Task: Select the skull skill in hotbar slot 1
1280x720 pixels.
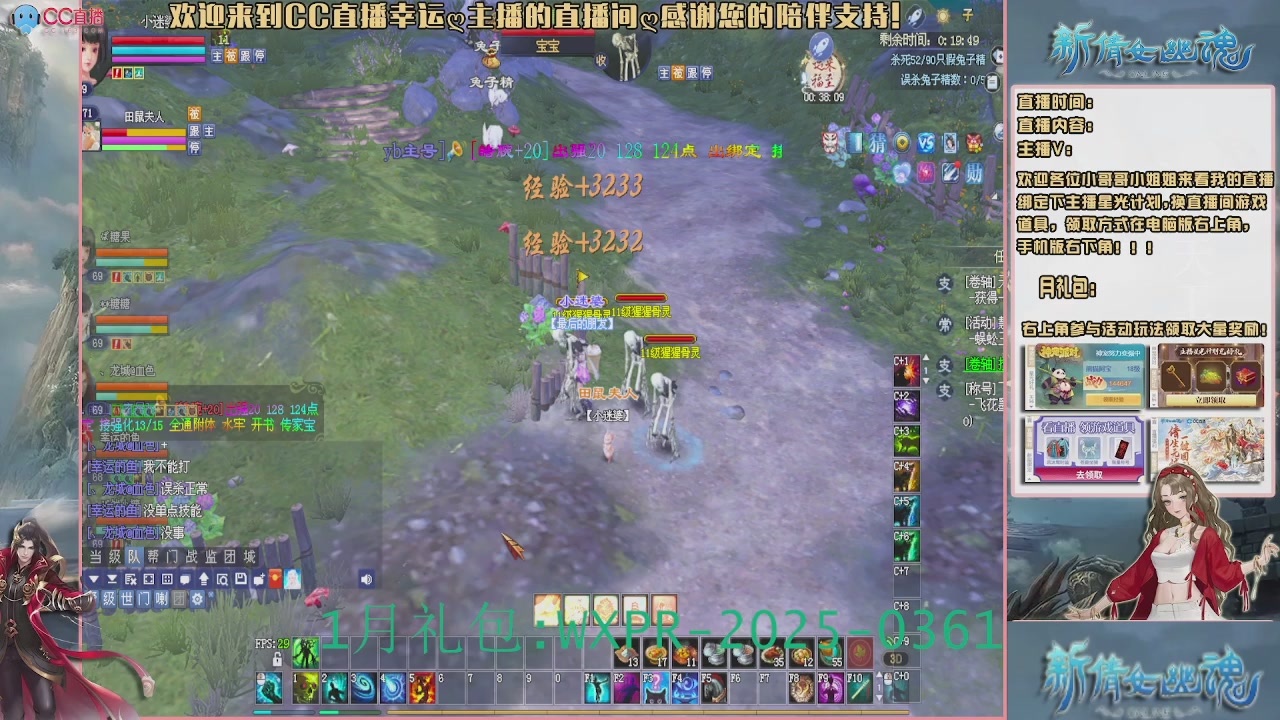Action: coord(306,688)
